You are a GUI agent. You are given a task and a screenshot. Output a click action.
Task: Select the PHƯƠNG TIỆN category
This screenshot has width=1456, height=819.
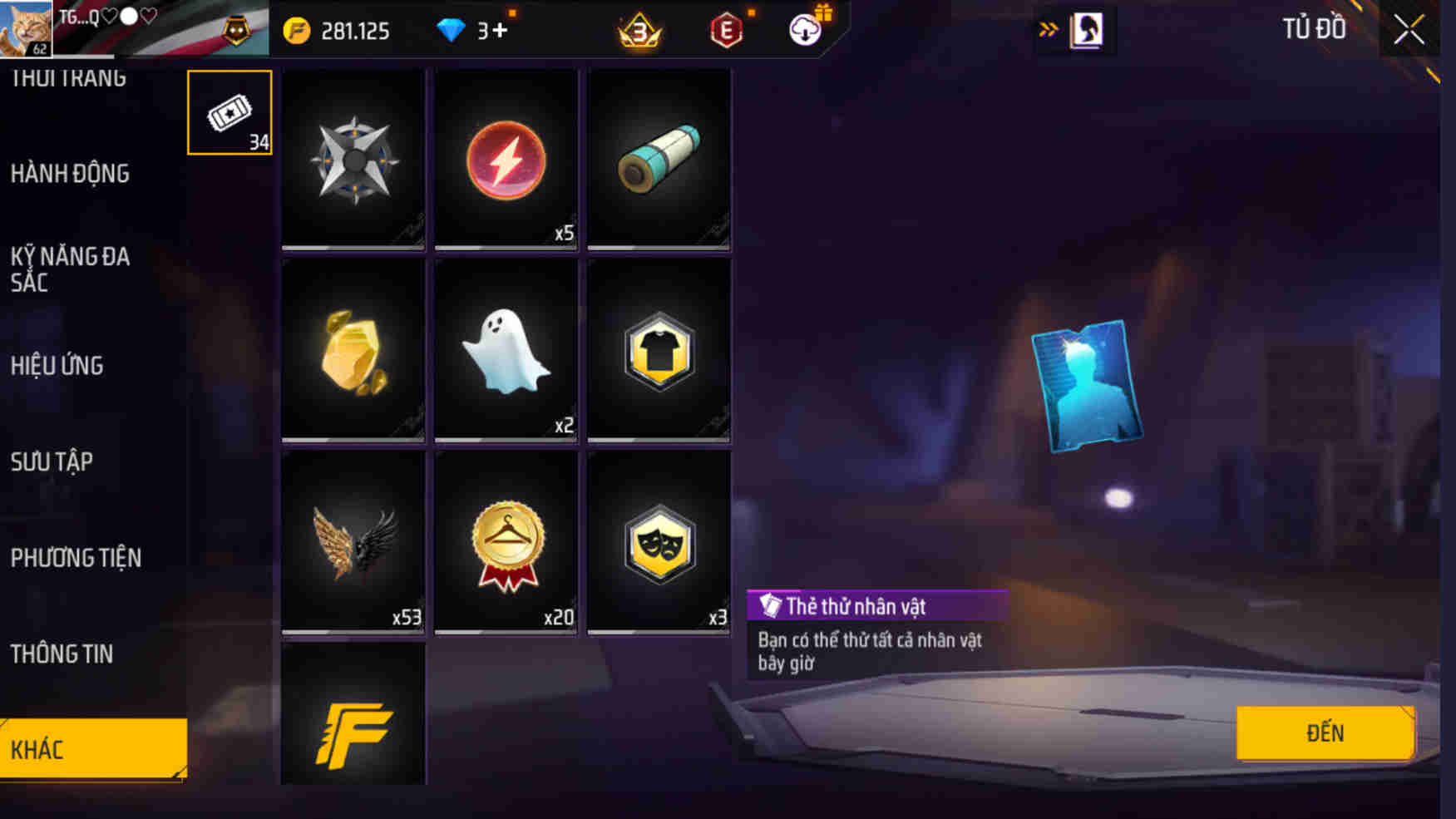click(x=77, y=557)
